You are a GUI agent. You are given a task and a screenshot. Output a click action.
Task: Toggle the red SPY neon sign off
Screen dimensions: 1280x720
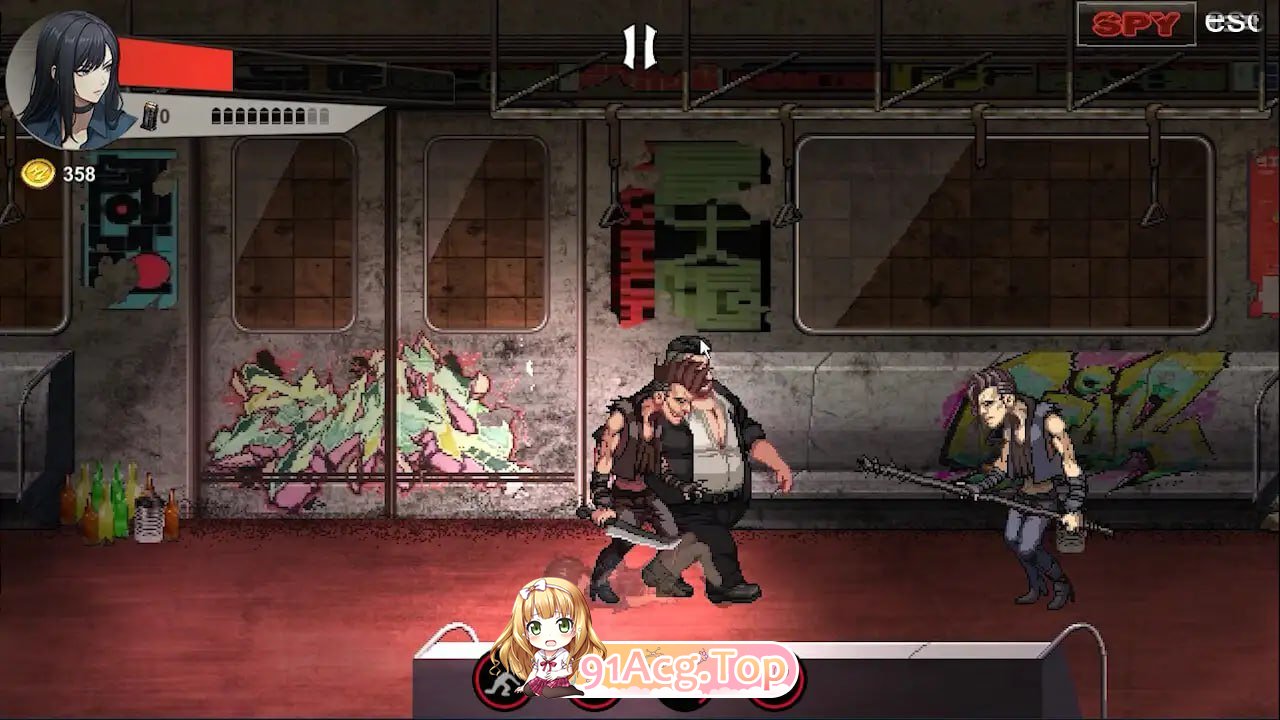point(1135,25)
